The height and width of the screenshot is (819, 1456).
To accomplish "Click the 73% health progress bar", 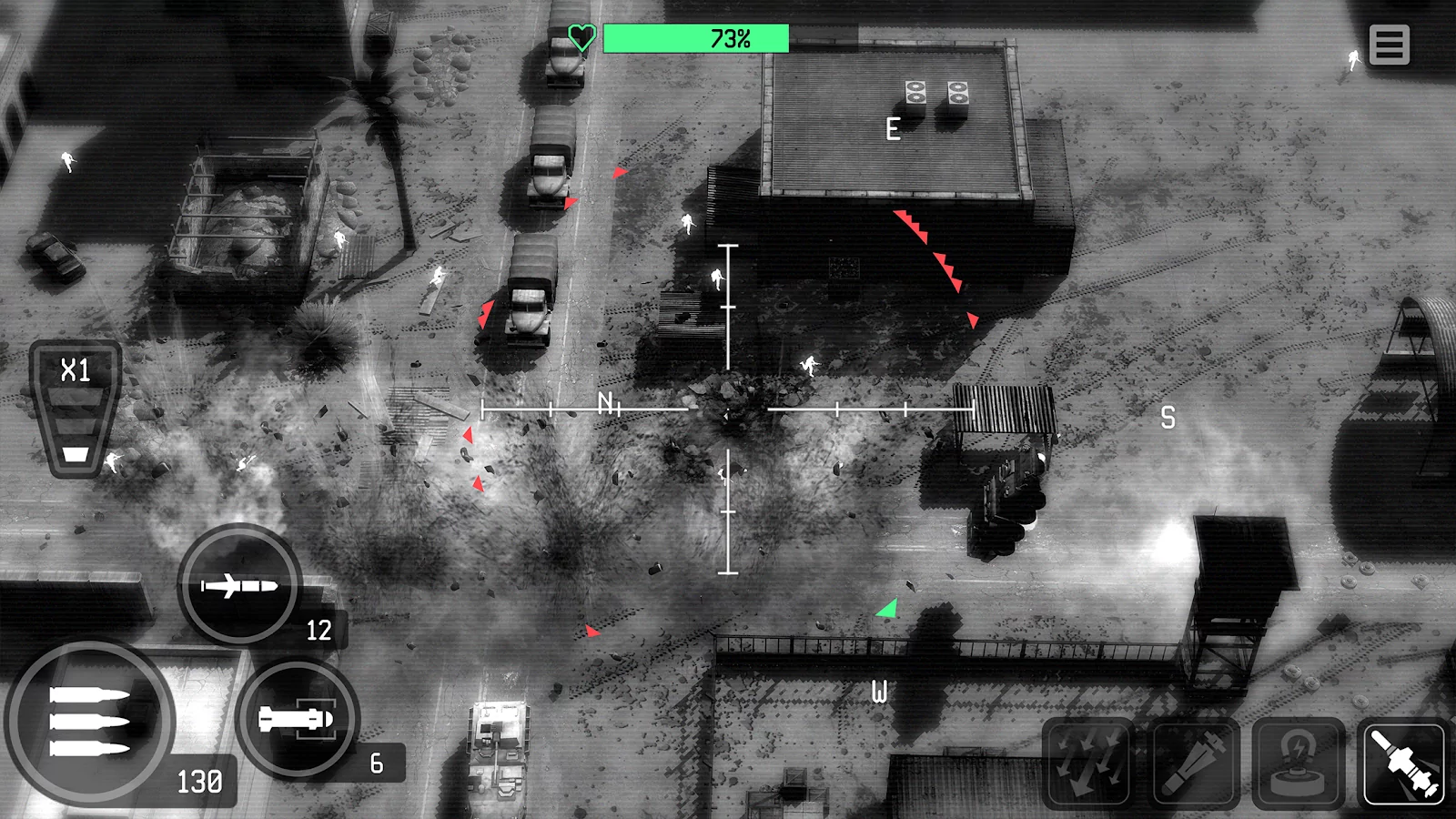I will pyautogui.click(x=695, y=39).
